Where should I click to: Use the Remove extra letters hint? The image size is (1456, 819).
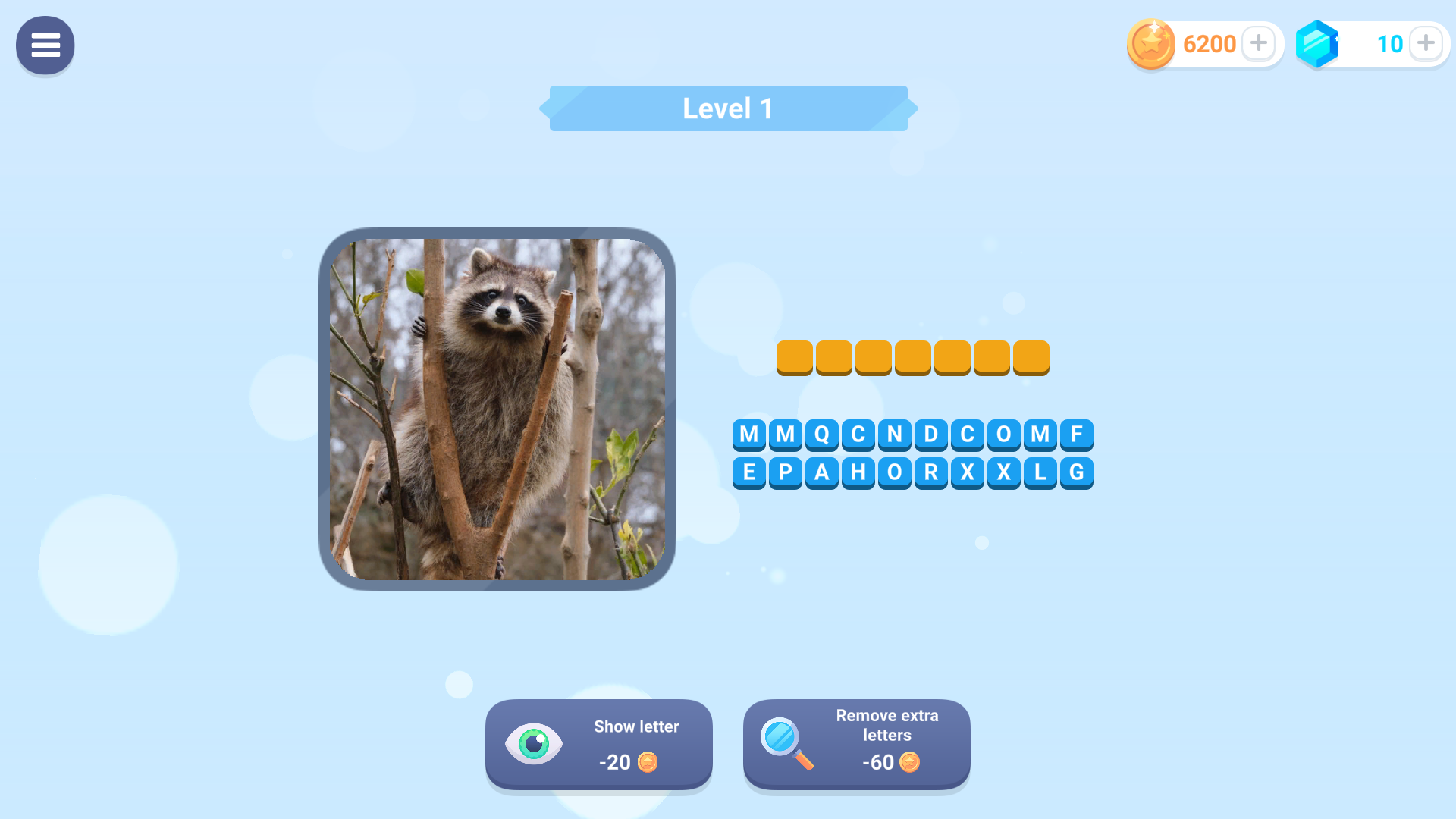(856, 745)
